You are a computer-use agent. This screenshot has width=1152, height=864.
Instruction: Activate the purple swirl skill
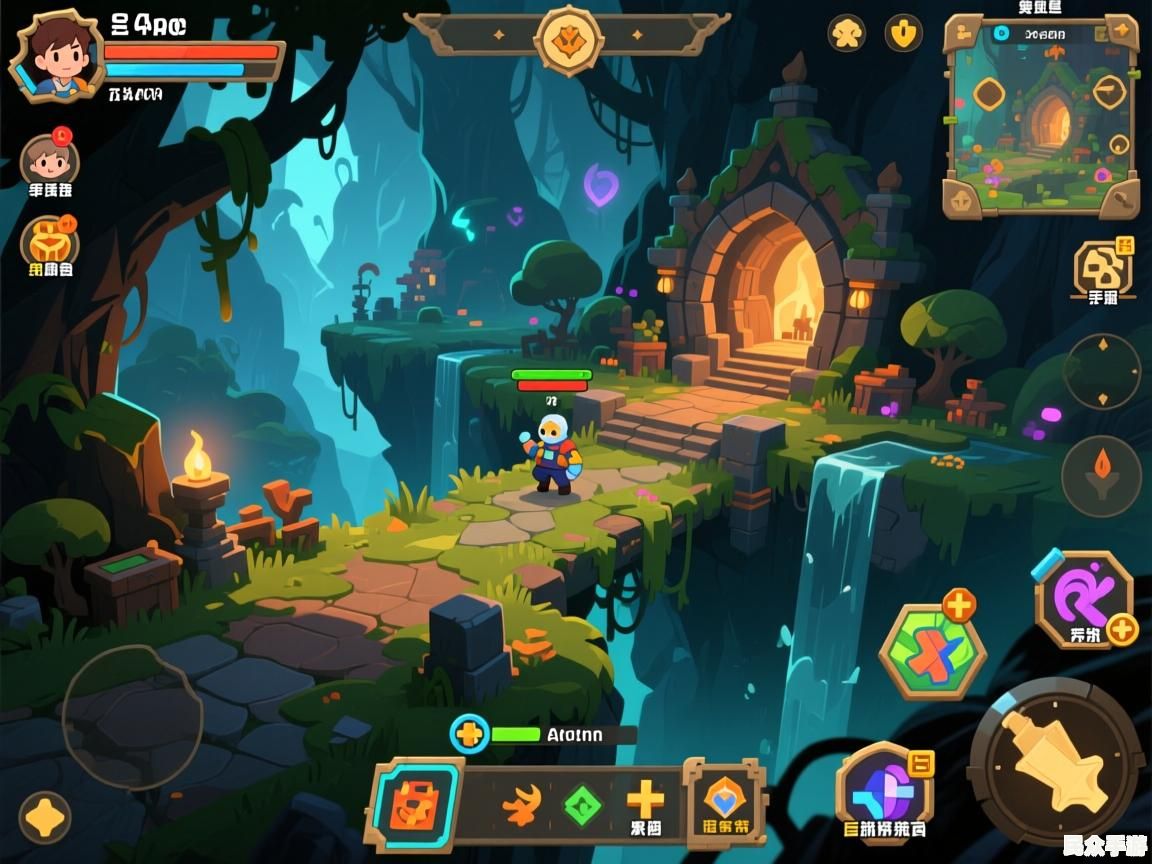pos(1083,597)
